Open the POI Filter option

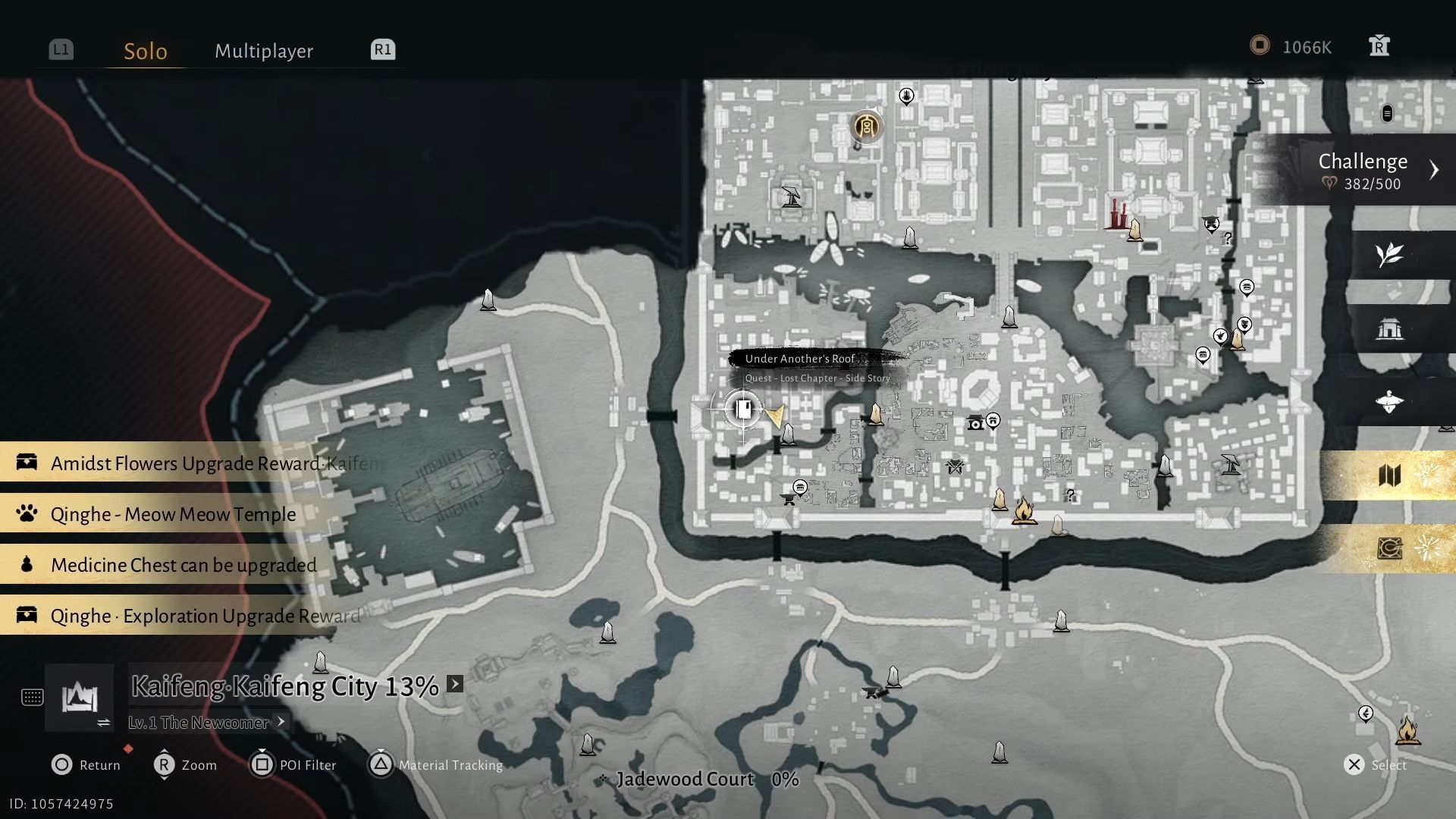tap(294, 765)
